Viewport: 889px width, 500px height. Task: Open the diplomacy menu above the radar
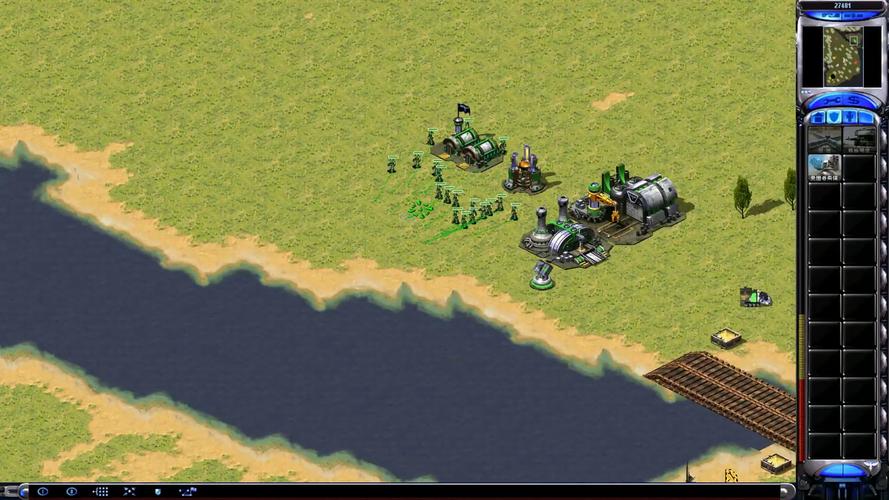[828, 16]
